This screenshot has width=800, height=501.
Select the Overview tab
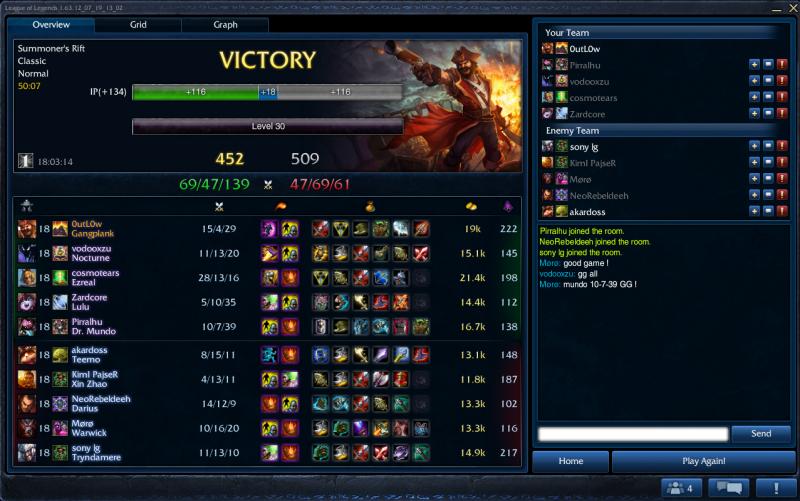51,24
